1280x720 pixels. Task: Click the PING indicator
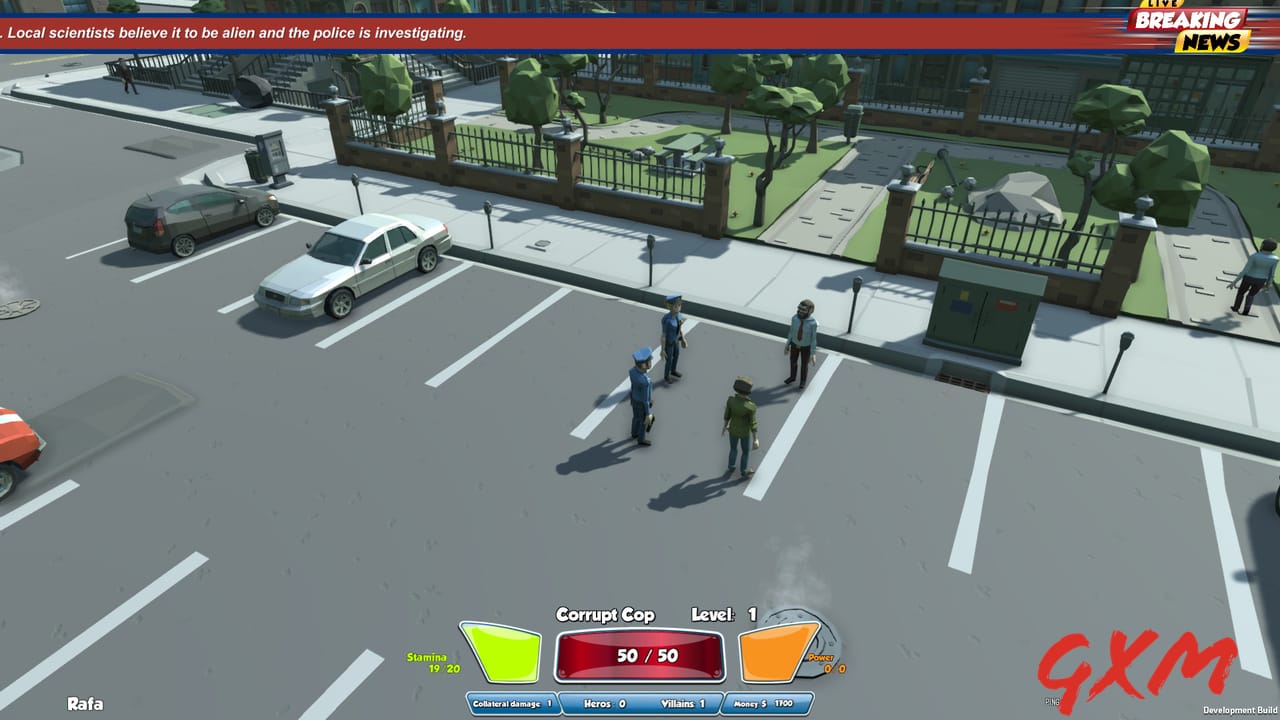point(1052,698)
